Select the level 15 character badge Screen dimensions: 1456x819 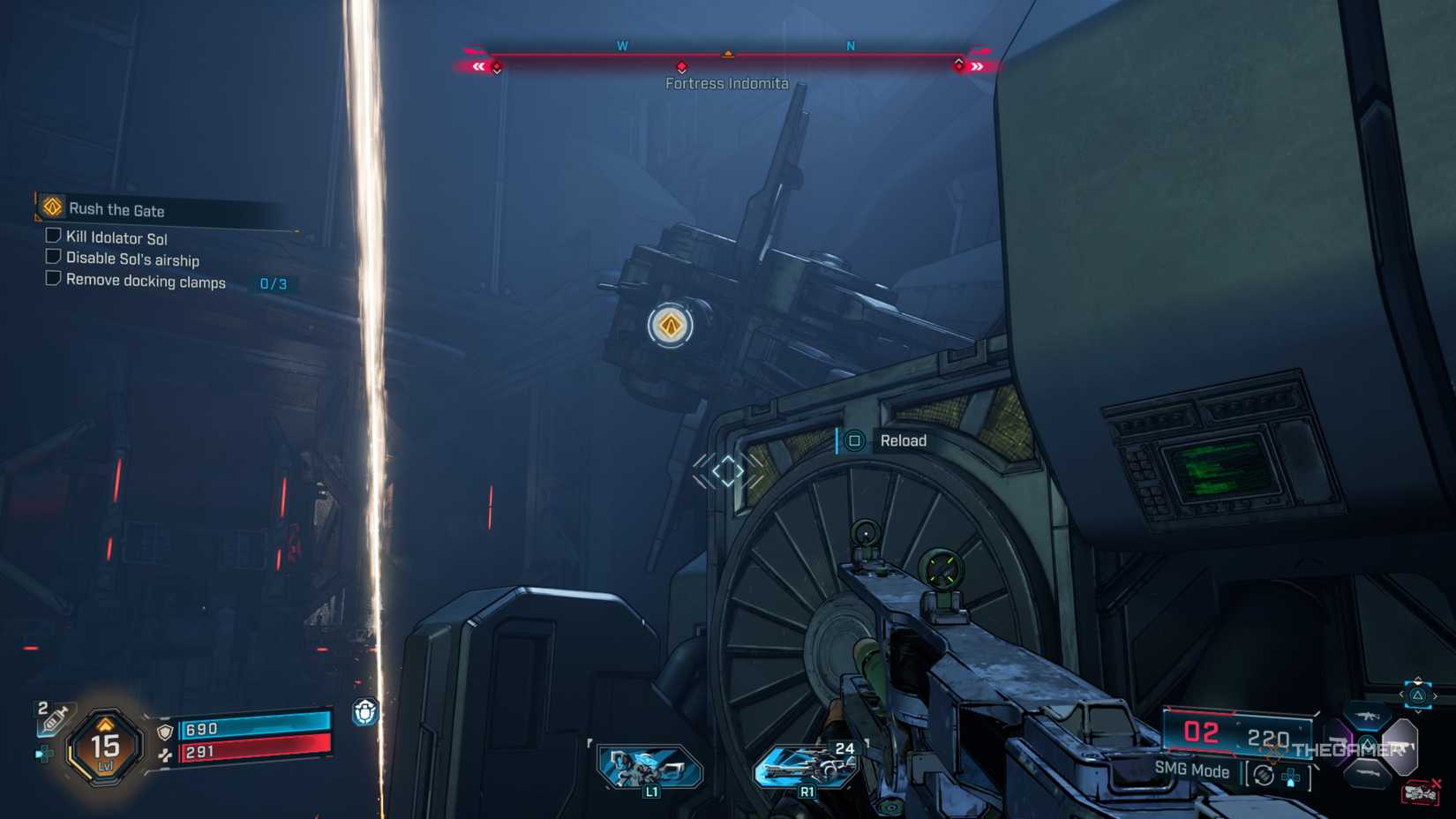pos(105,748)
